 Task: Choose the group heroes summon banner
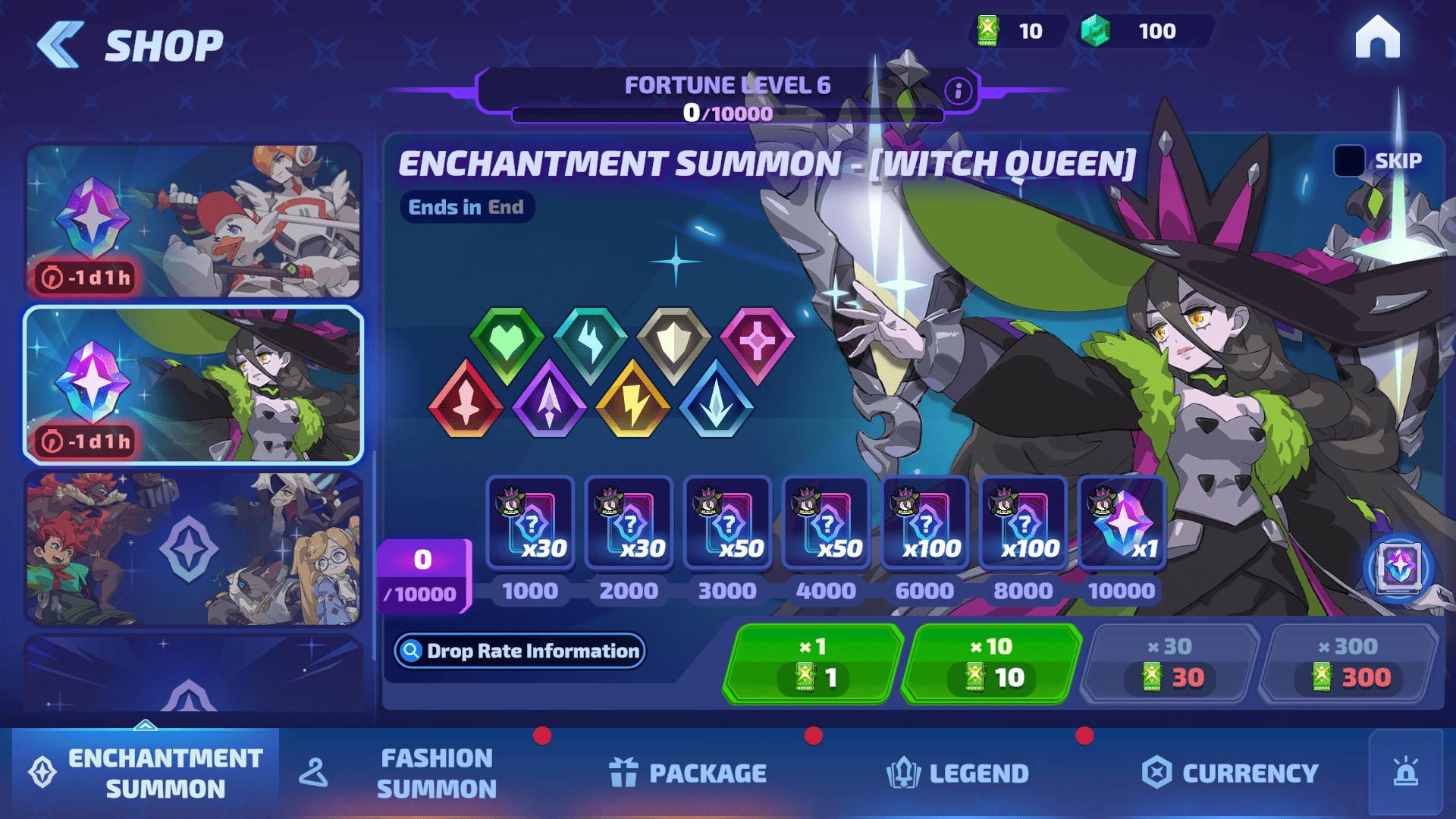pos(194,548)
